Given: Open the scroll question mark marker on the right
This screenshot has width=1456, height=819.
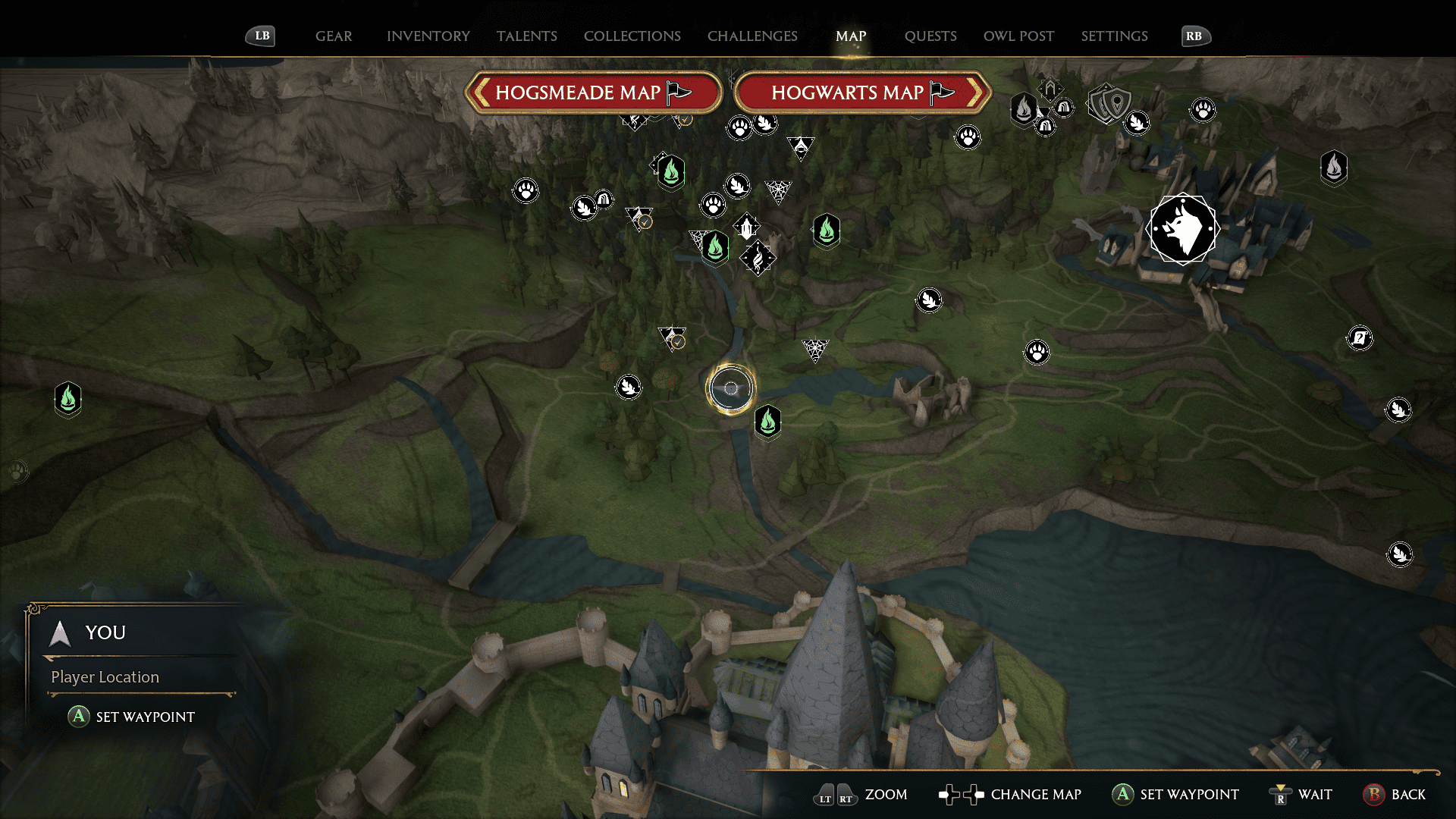Looking at the screenshot, I should [1360, 338].
